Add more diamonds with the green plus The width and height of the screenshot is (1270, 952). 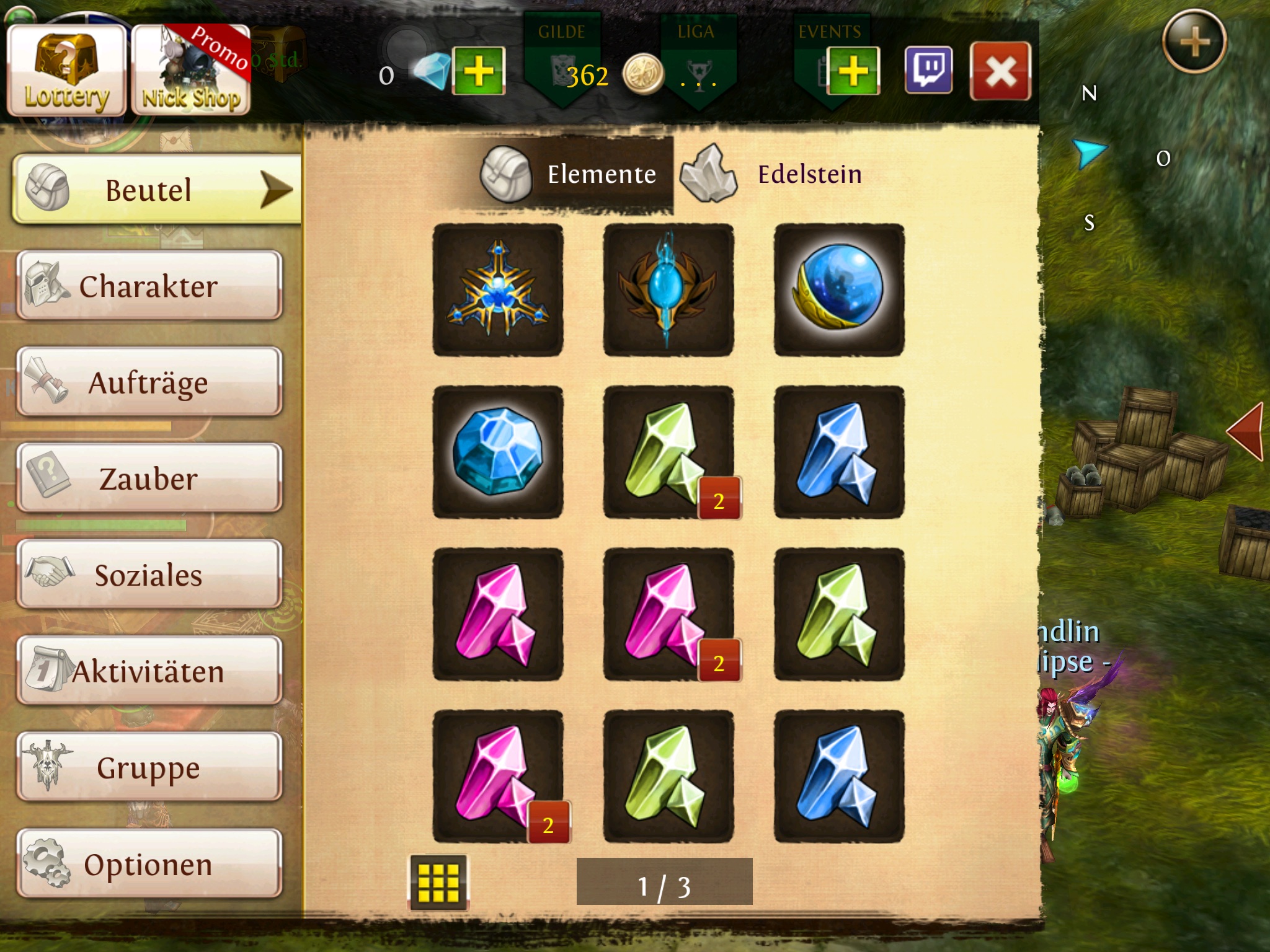[479, 71]
